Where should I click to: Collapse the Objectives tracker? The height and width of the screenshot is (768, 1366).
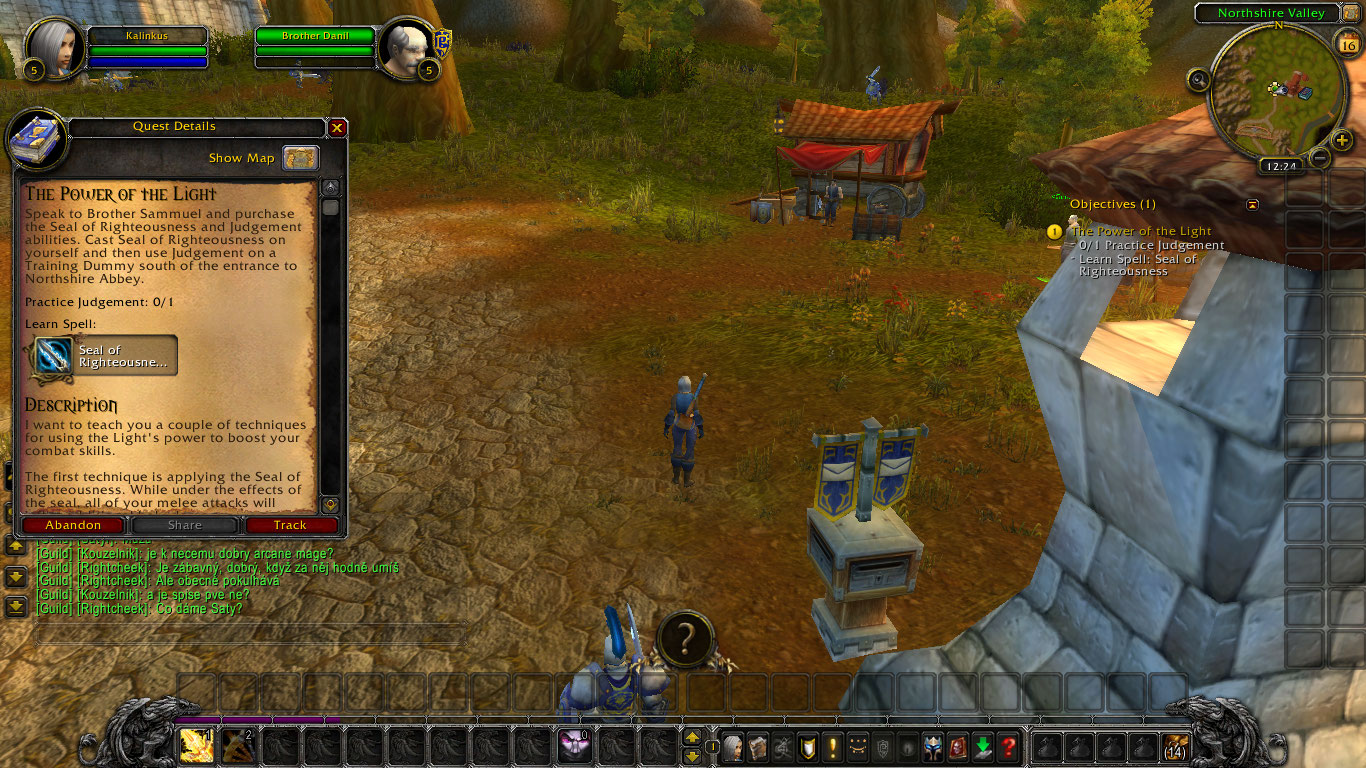[1252, 203]
